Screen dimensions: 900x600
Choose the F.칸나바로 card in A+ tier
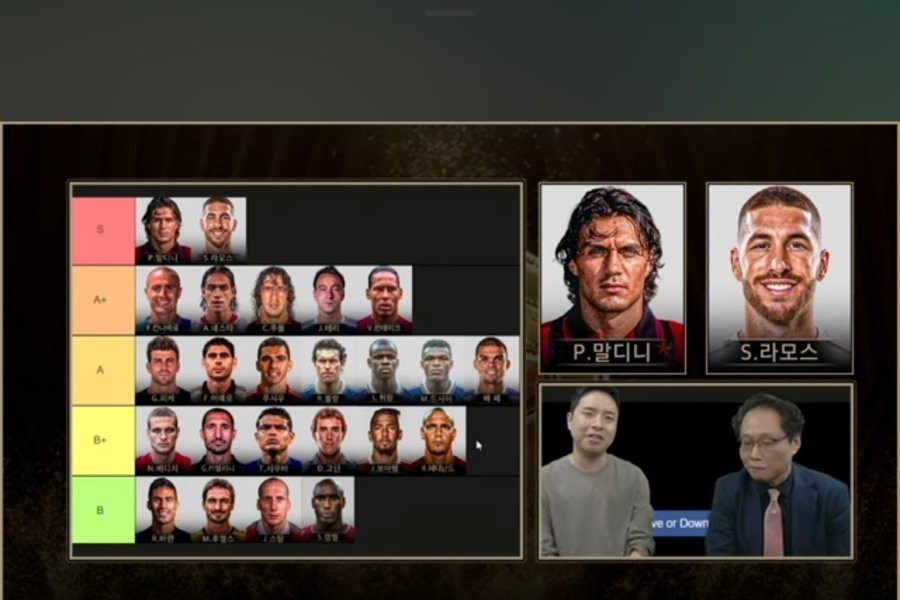point(163,299)
